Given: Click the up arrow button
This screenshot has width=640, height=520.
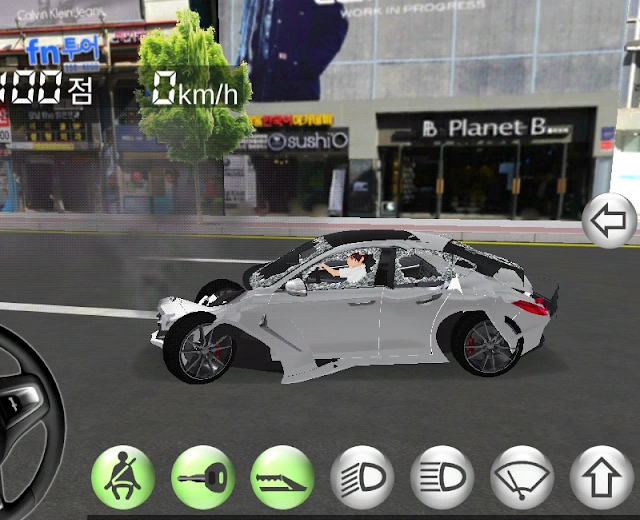Looking at the screenshot, I should tap(601, 477).
